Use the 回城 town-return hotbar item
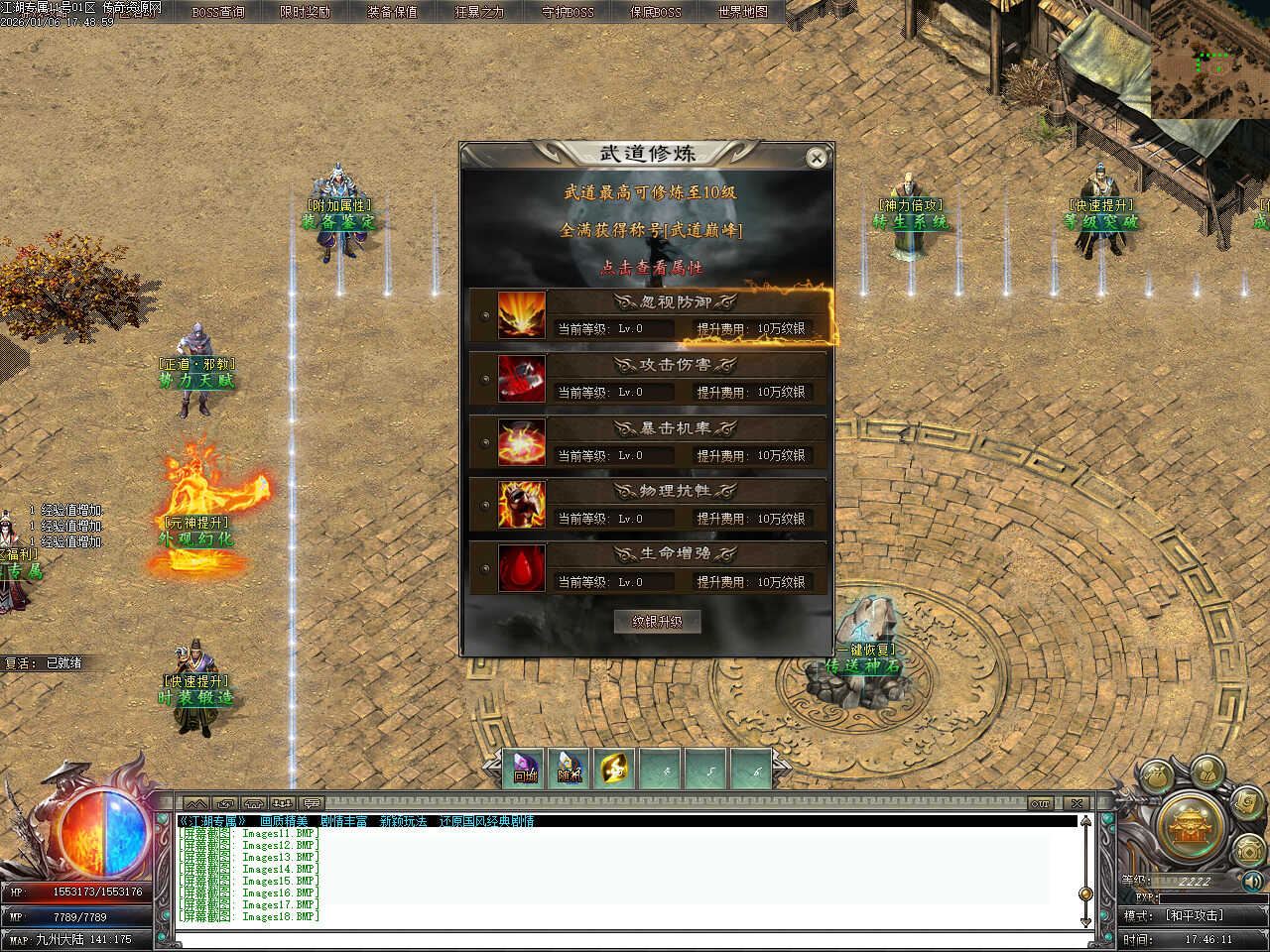The height and width of the screenshot is (952, 1270). pos(525,769)
